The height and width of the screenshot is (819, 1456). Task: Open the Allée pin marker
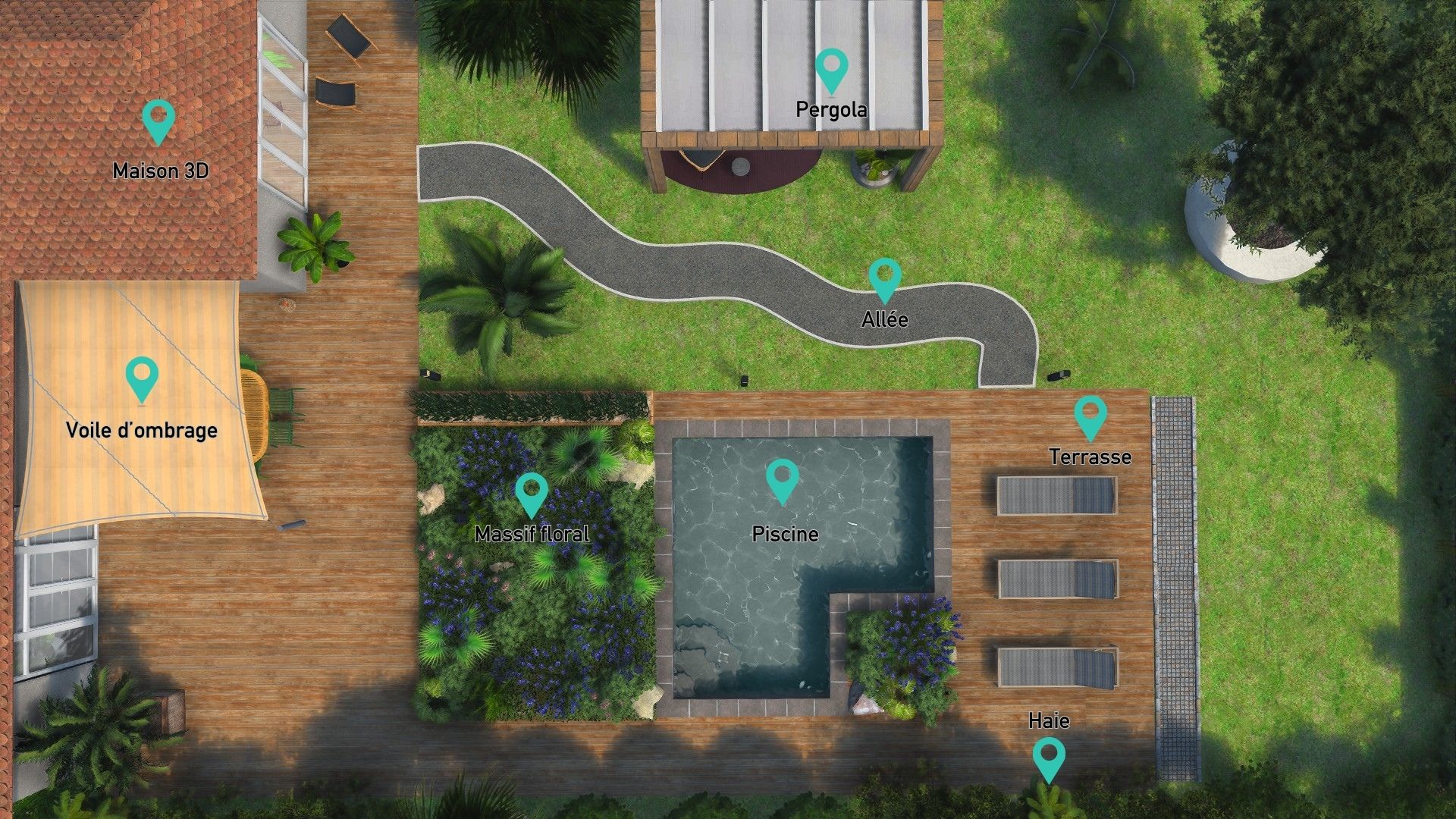point(884,278)
